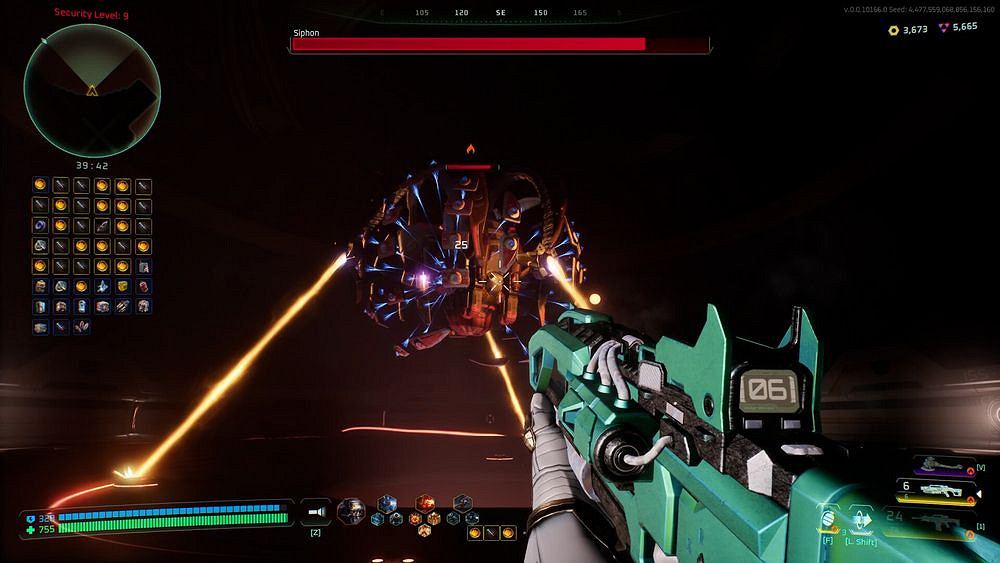Select the pink feather item in the grid
The width and height of the screenshot is (1000, 563).
point(81,326)
